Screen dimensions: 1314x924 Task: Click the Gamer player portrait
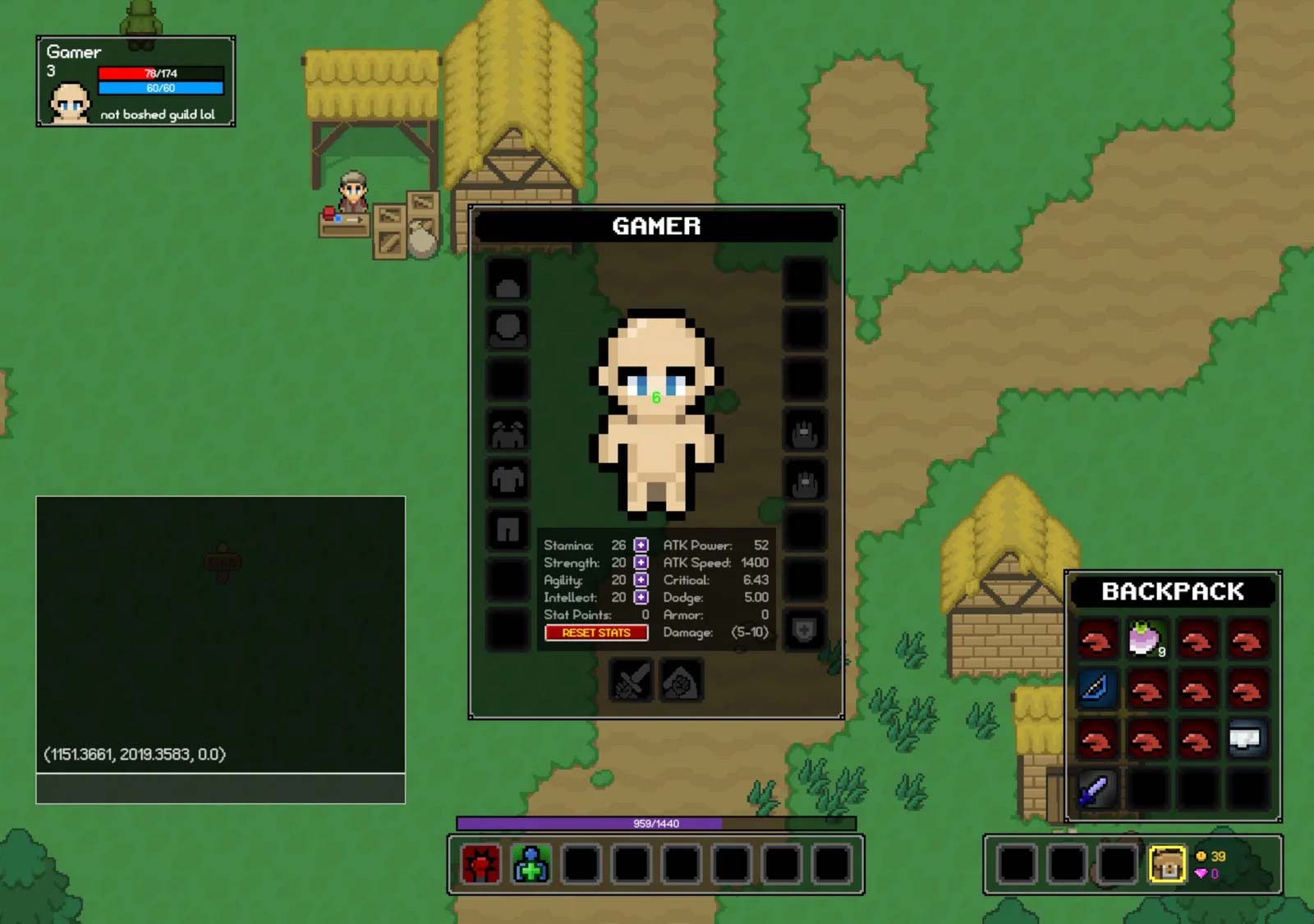[70, 102]
